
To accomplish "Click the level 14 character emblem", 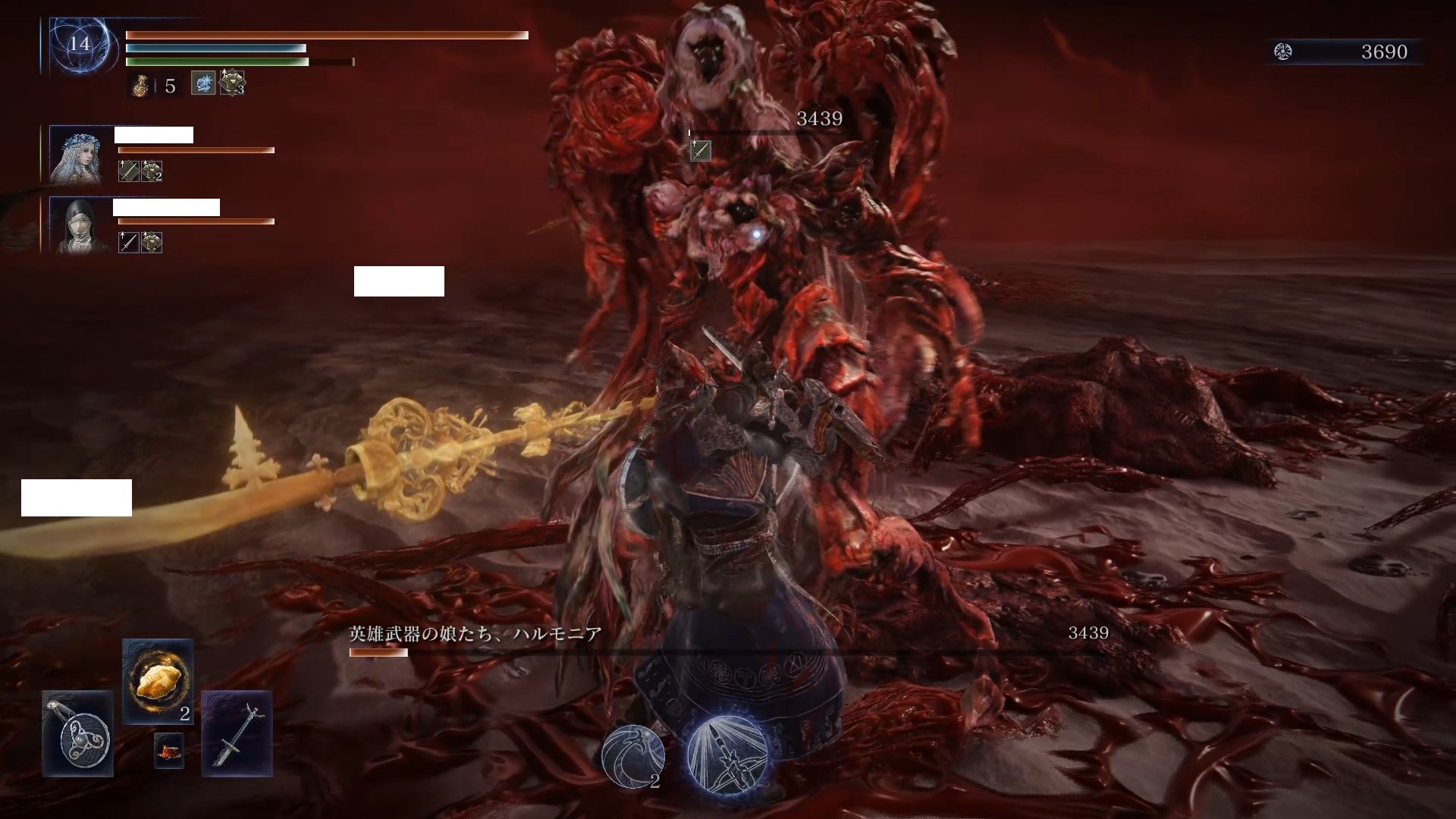I will [x=80, y=44].
